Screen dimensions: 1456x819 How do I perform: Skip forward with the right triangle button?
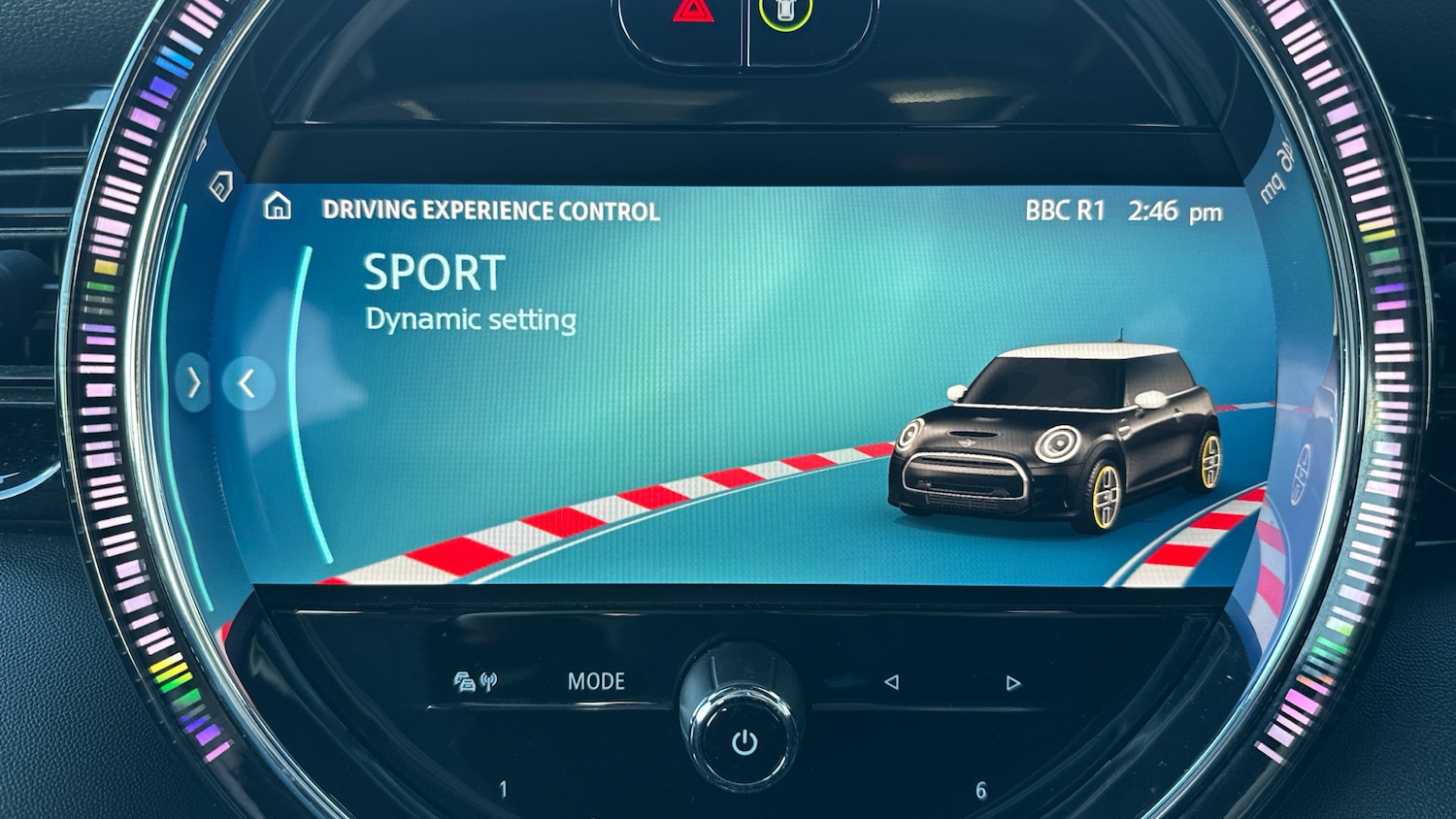coord(1013,683)
